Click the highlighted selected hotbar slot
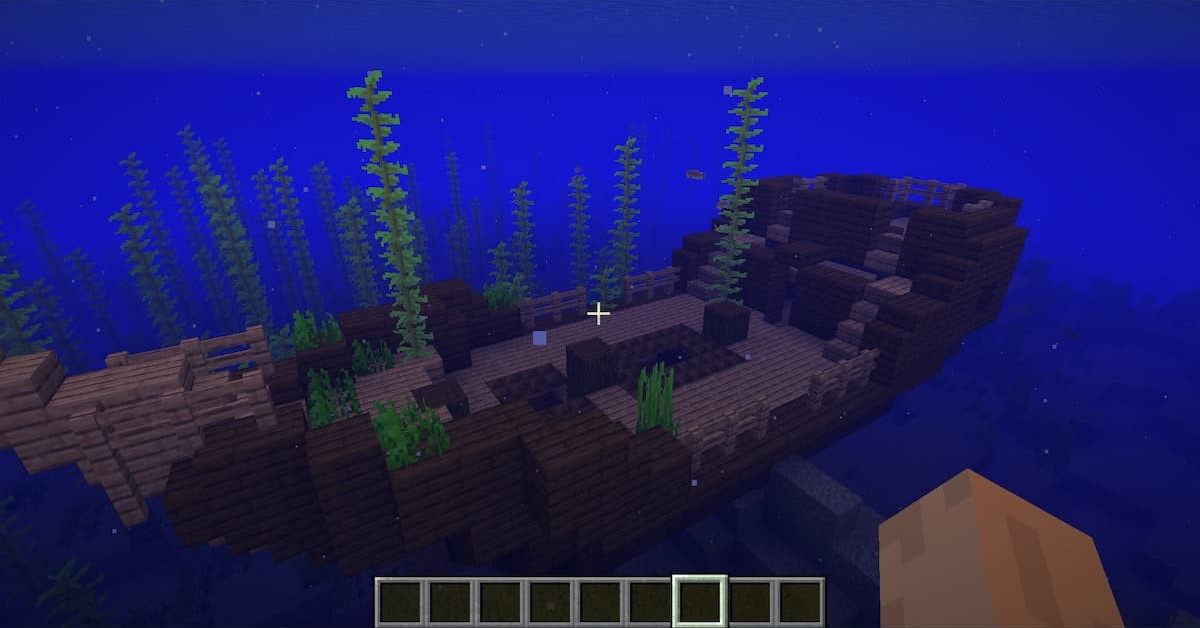 (x=699, y=602)
